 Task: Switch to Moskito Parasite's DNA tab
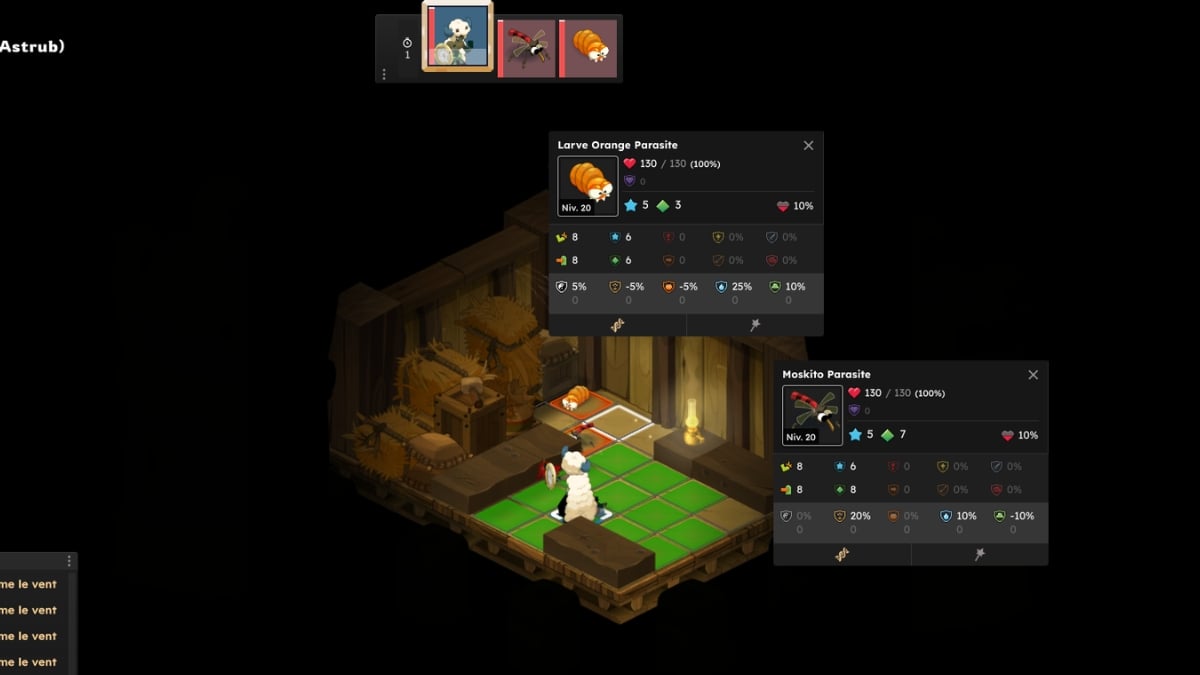tap(842, 554)
